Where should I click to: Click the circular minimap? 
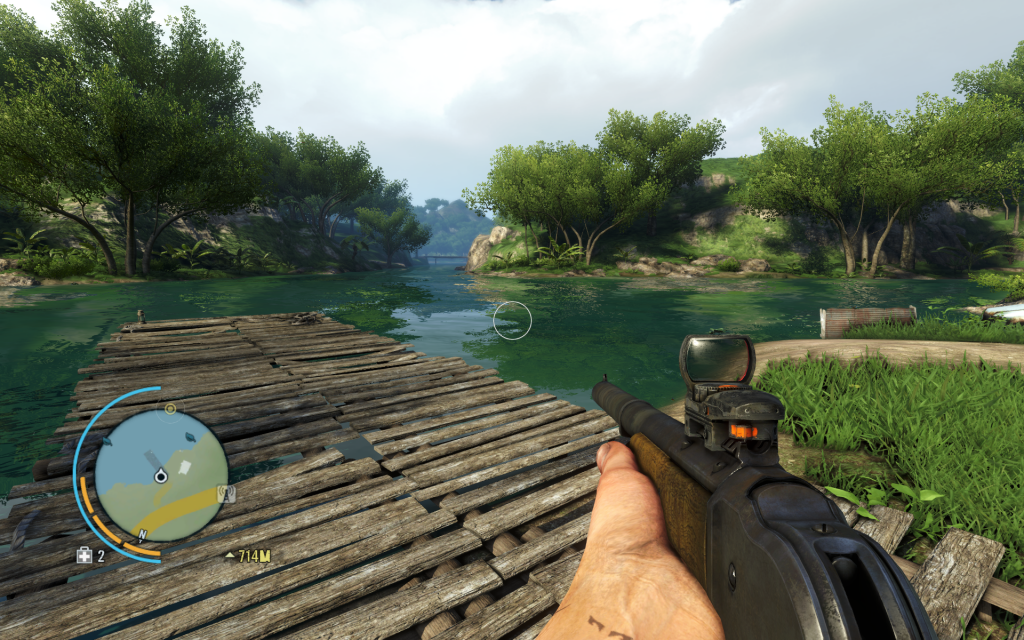coord(160,475)
